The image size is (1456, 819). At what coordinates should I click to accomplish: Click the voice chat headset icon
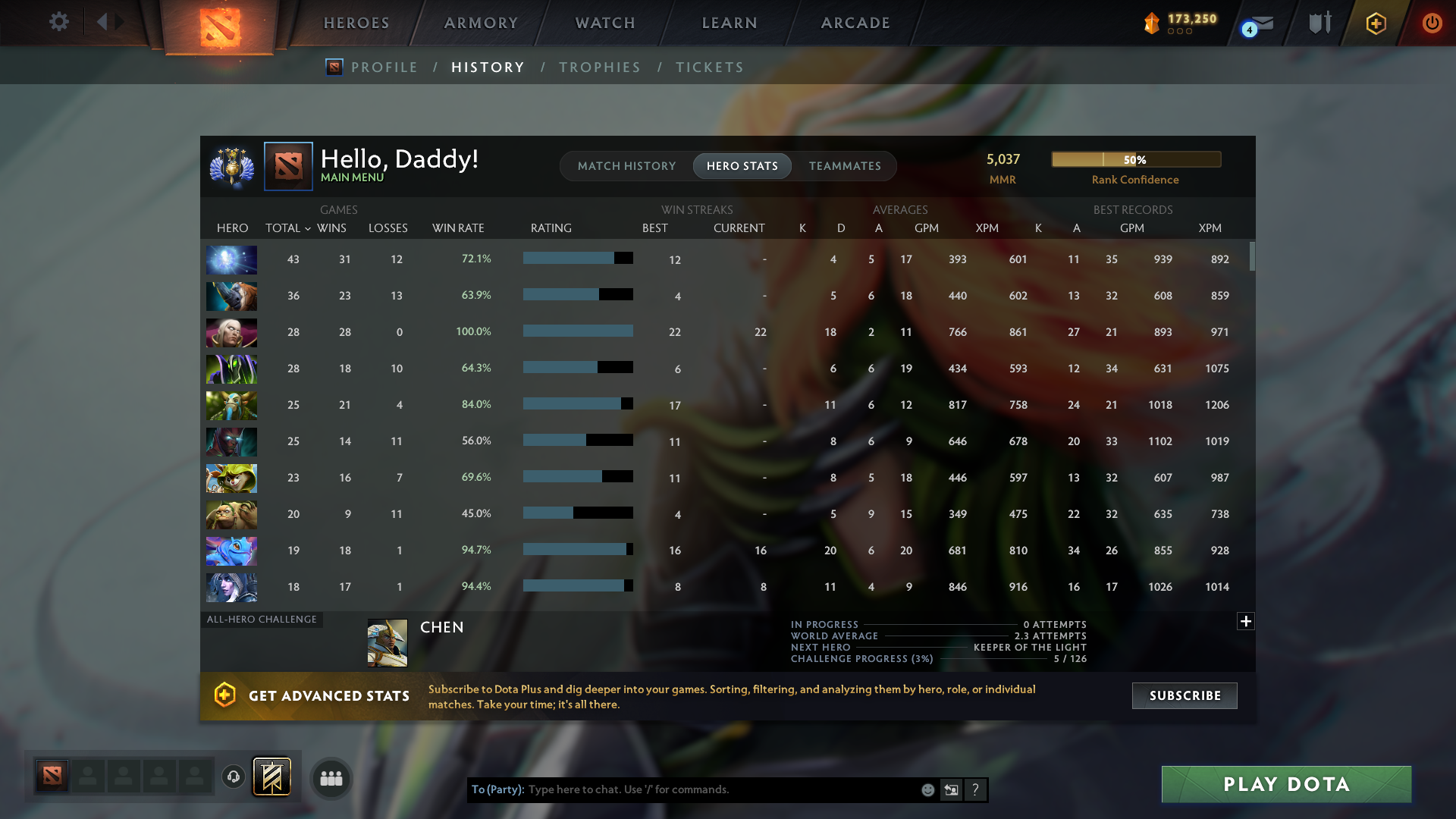coord(232,776)
